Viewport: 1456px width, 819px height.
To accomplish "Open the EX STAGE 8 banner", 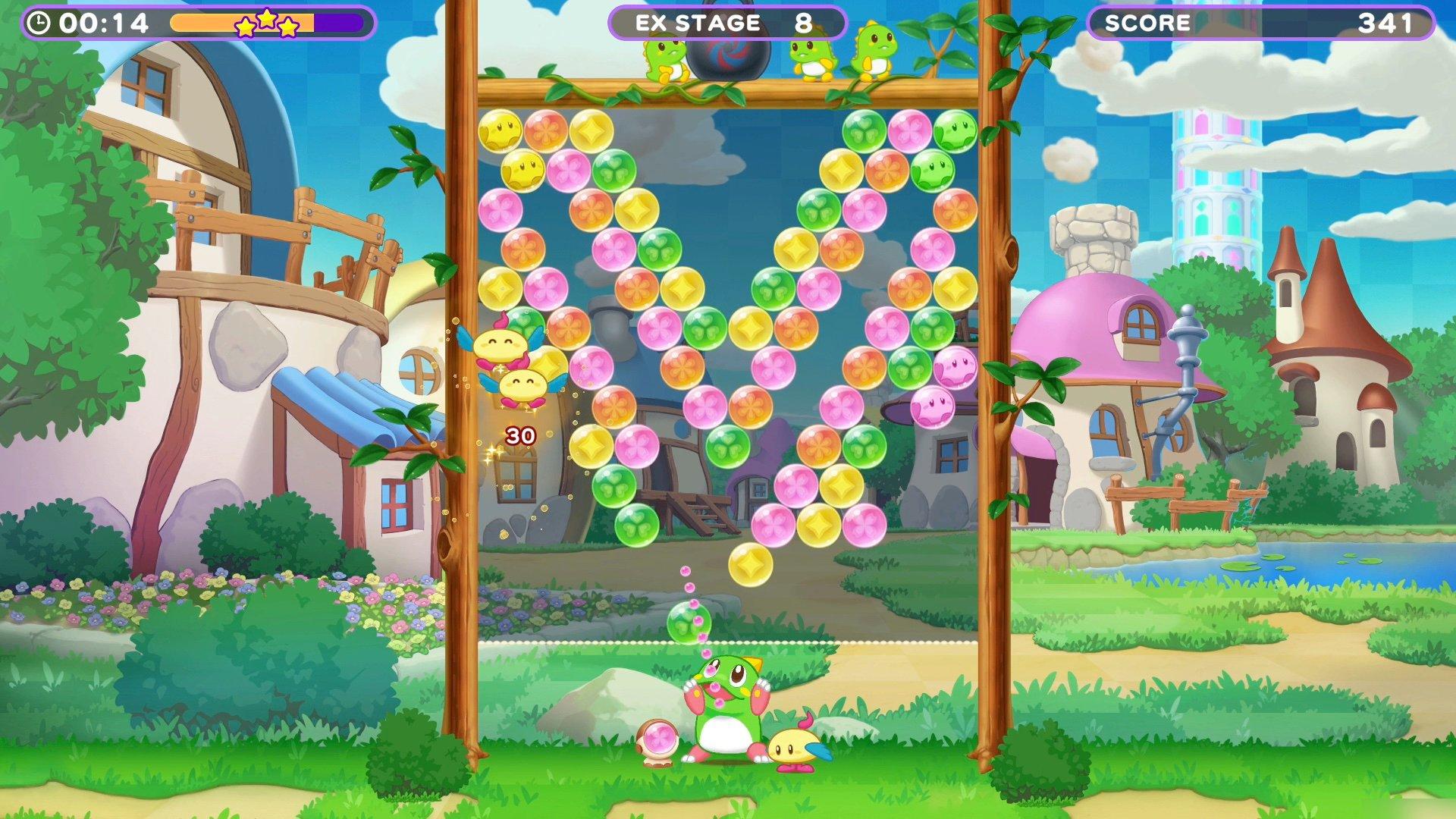I will coord(728,23).
